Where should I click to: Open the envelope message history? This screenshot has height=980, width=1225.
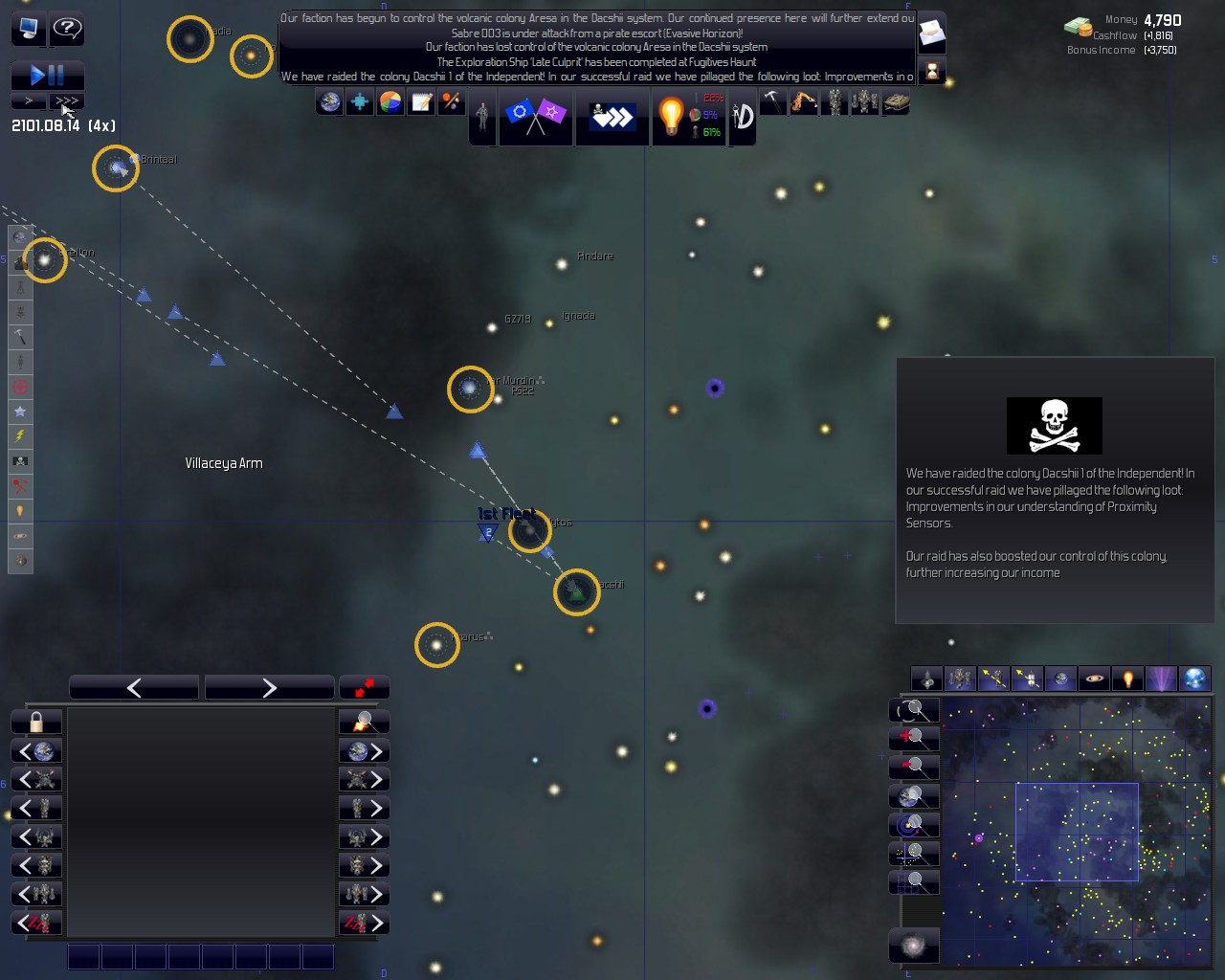[931, 35]
